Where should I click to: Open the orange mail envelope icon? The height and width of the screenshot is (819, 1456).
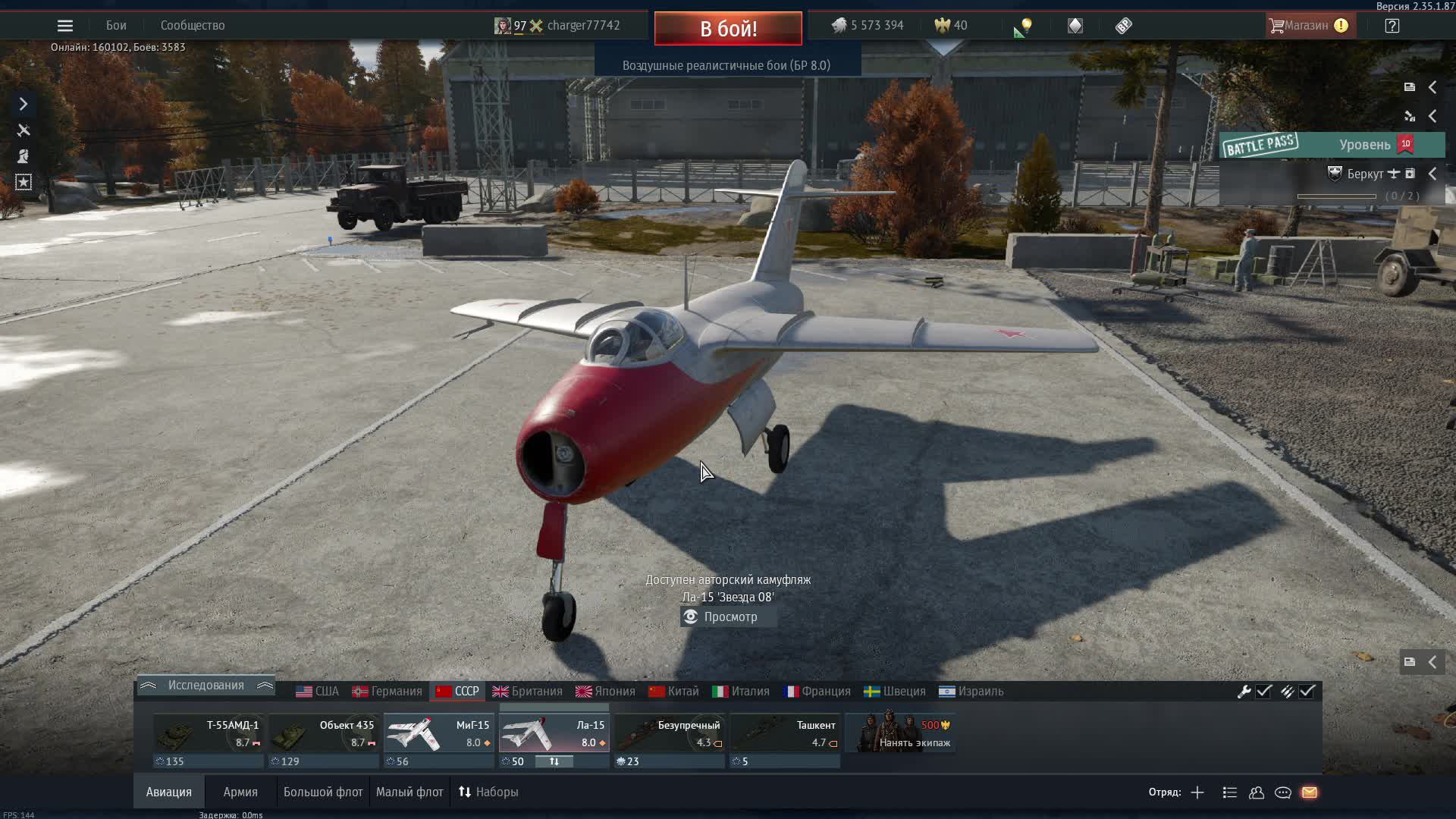[x=1310, y=792]
